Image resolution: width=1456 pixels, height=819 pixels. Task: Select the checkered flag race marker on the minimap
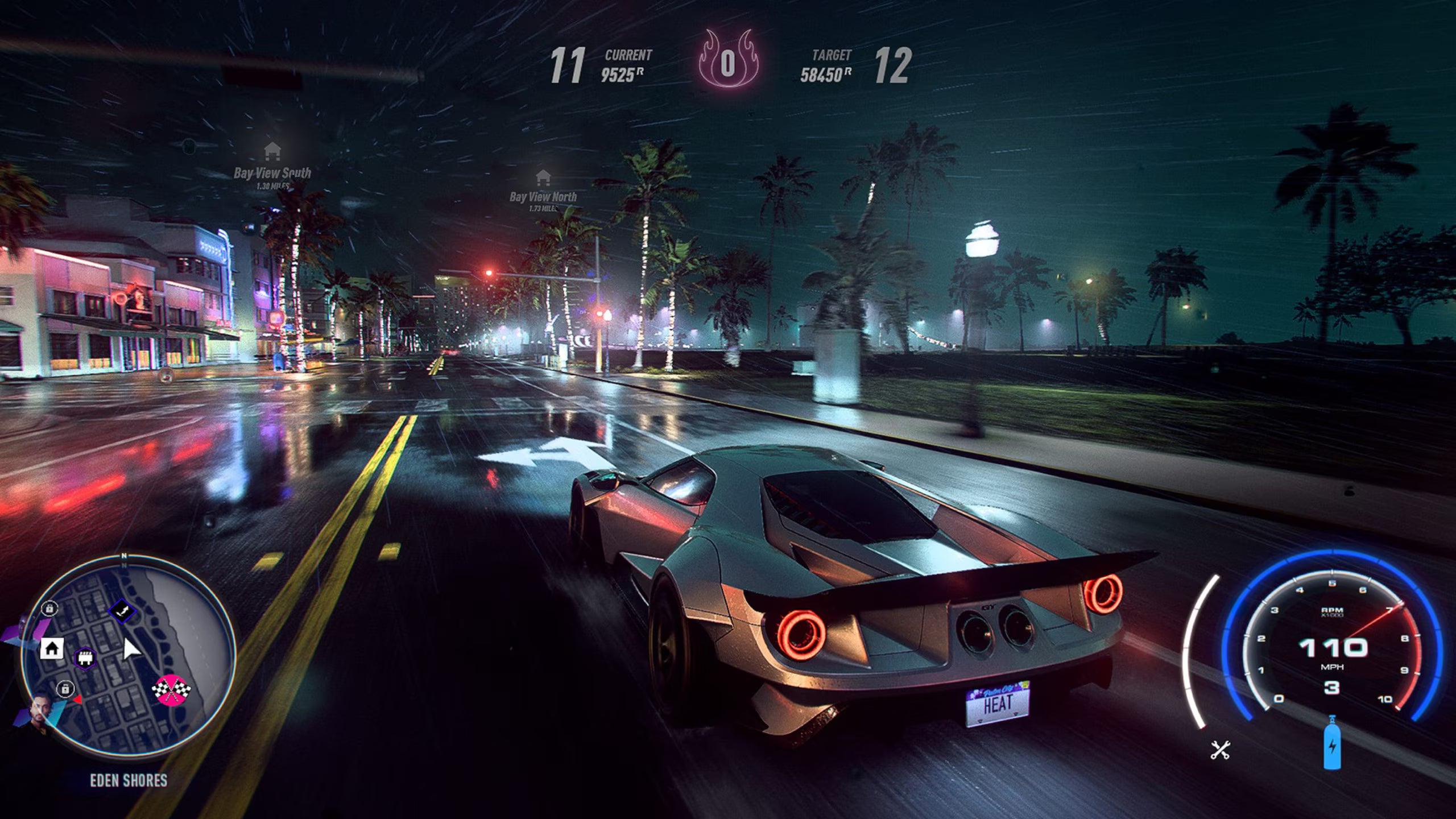tap(171, 690)
